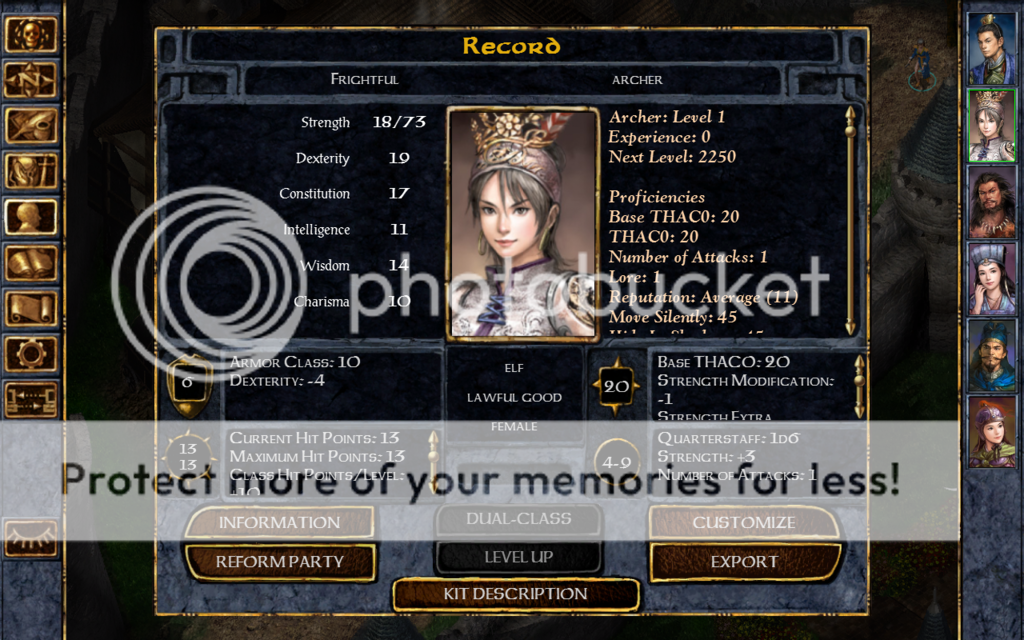Click the skull emblem sidebar icon
Screen dimensions: 1024x640
tap(30, 34)
